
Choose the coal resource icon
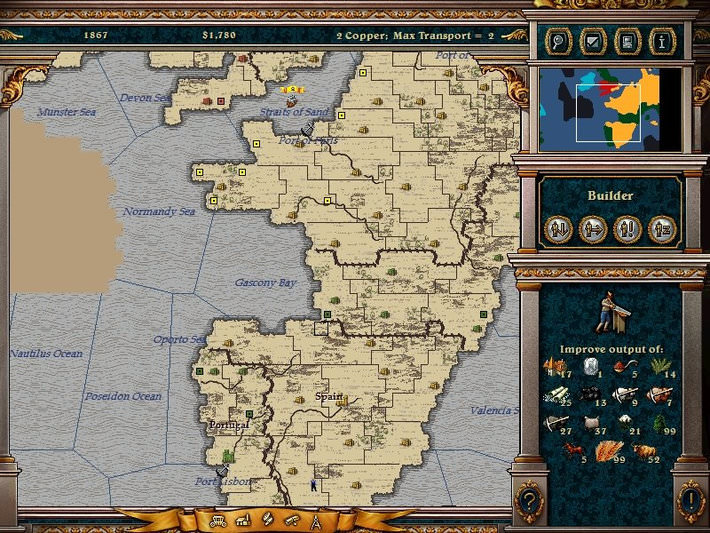pos(589,395)
